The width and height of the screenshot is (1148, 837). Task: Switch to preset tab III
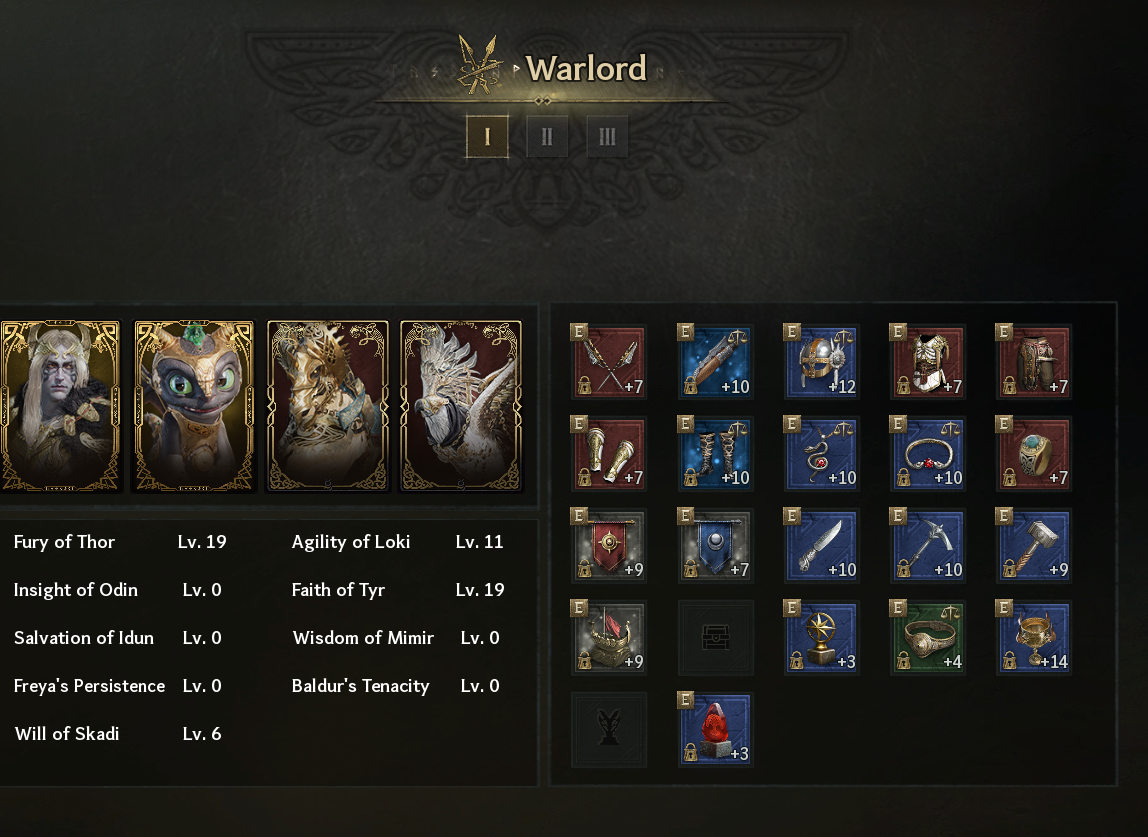click(607, 137)
